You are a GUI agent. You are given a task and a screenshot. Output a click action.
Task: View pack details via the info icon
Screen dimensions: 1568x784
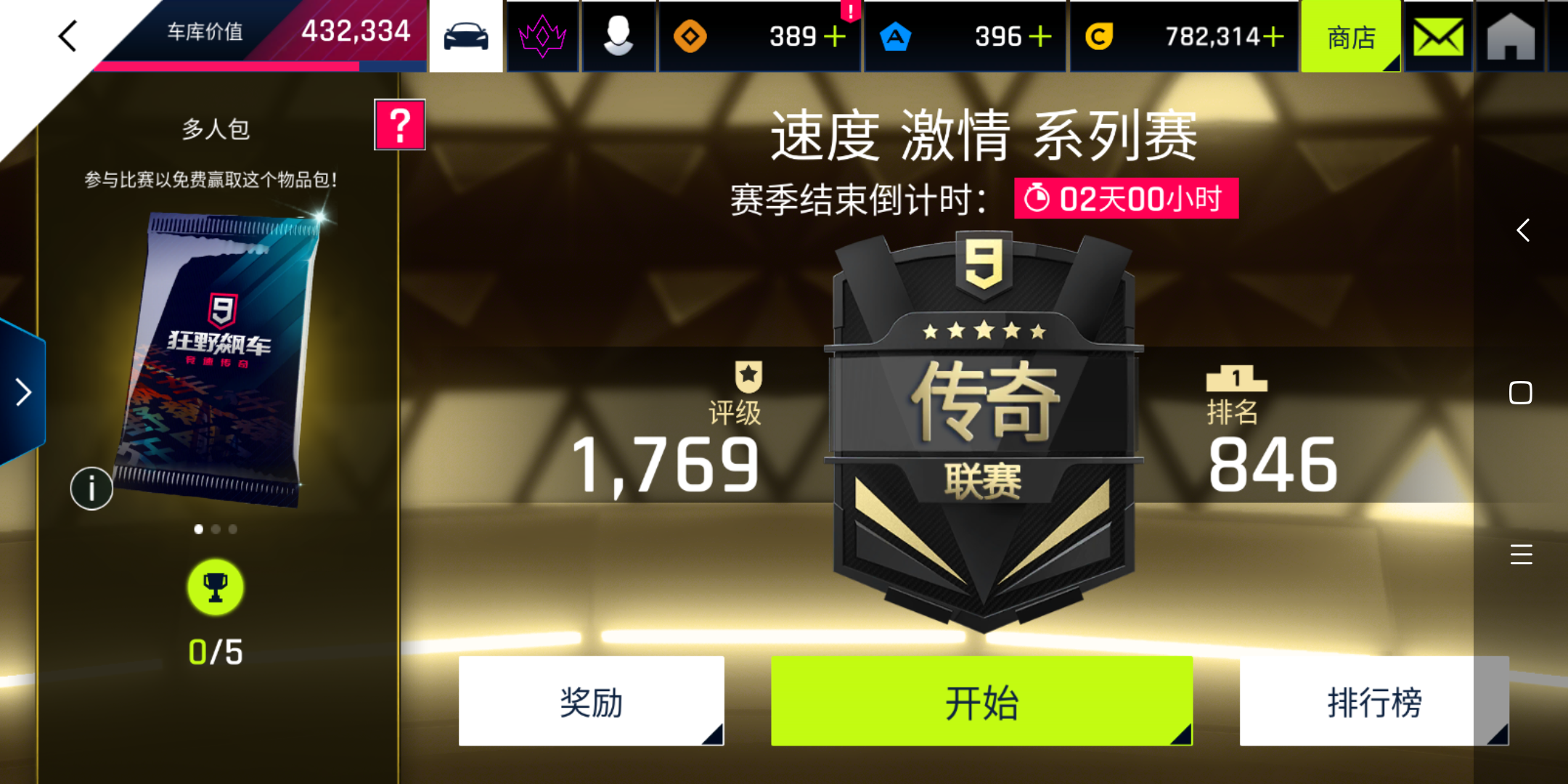91,489
